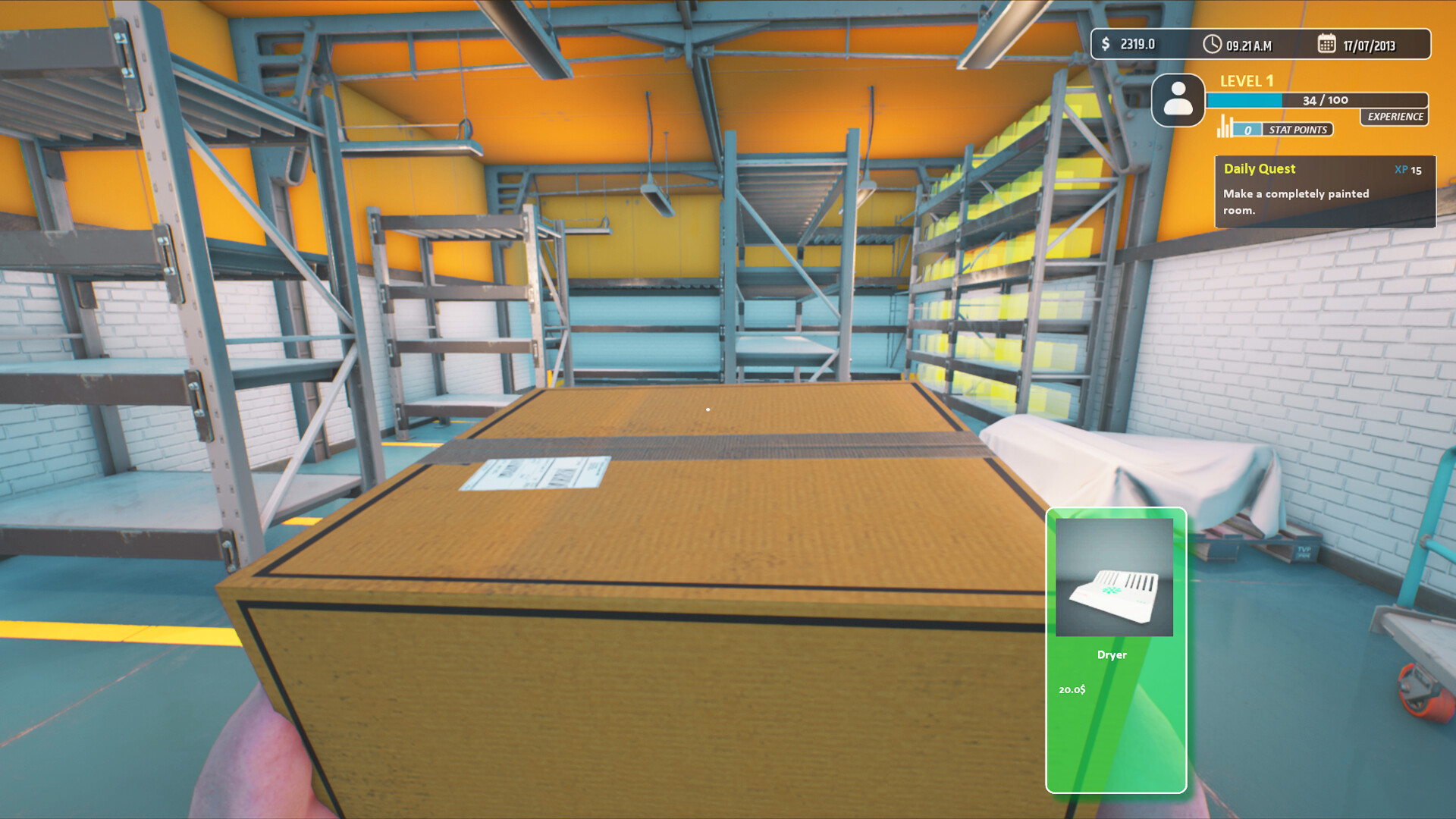Click the stat points bar chart icon
The width and height of the screenshot is (1456, 819).
coord(1224,126)
